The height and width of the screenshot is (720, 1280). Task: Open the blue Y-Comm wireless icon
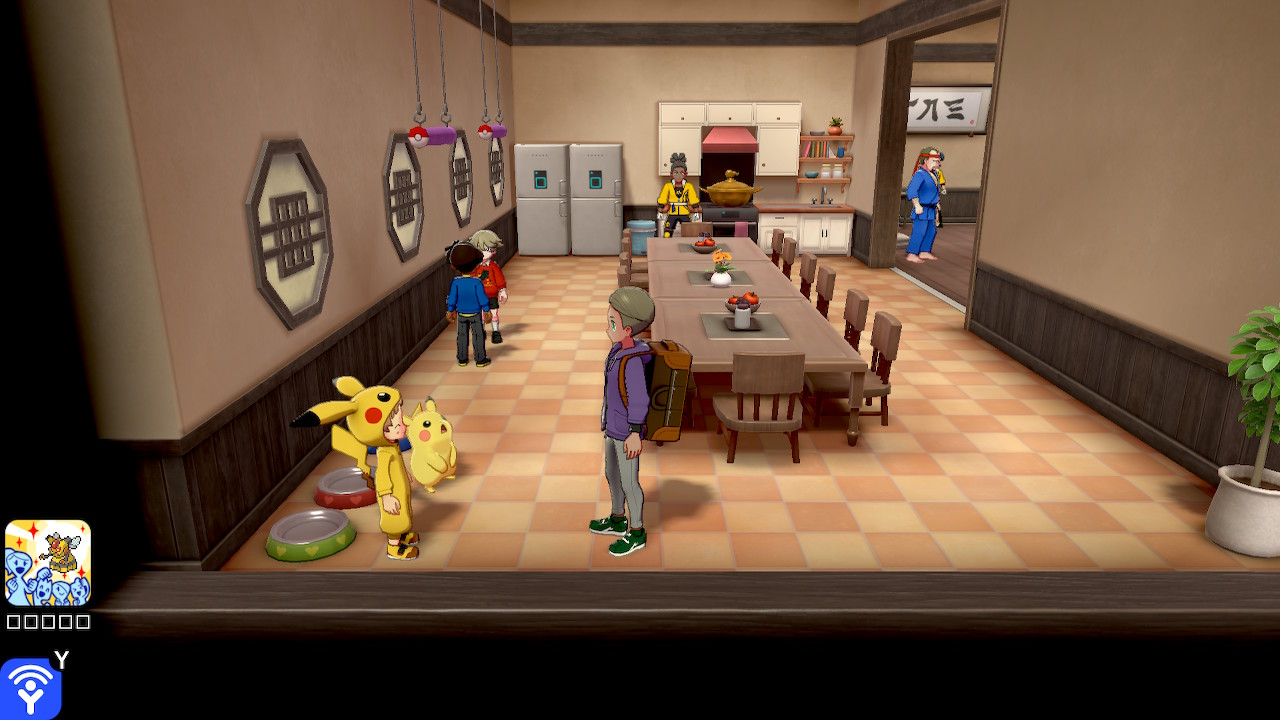30,688
